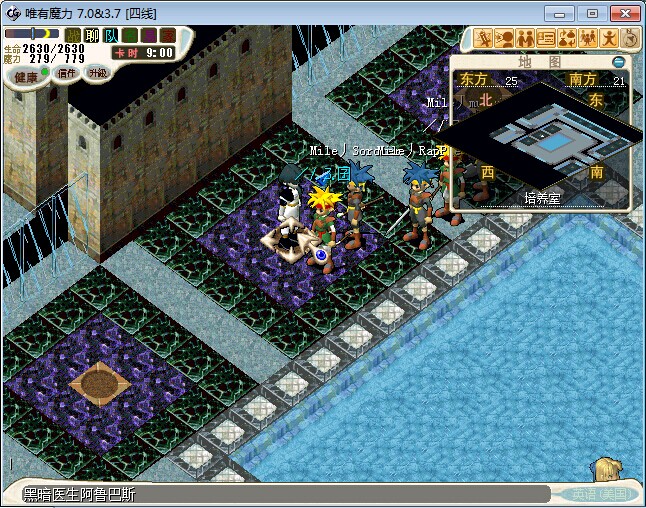Click the 升級 level-up button
Image resolution: width=646 pixels, height=508 pixels.
tap(98, 74)
